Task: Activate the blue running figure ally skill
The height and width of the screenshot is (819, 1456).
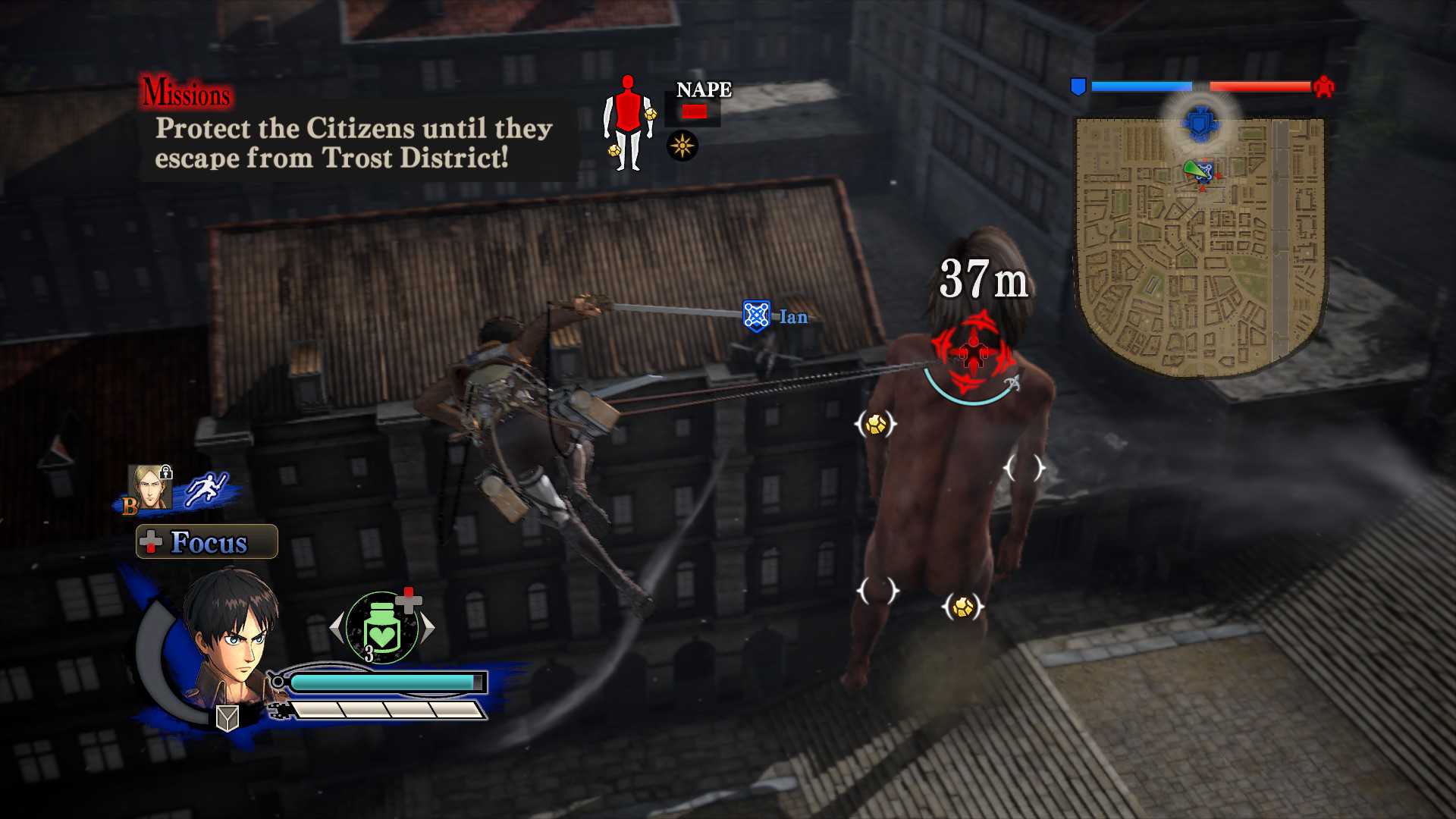Action: pos(206,488)
